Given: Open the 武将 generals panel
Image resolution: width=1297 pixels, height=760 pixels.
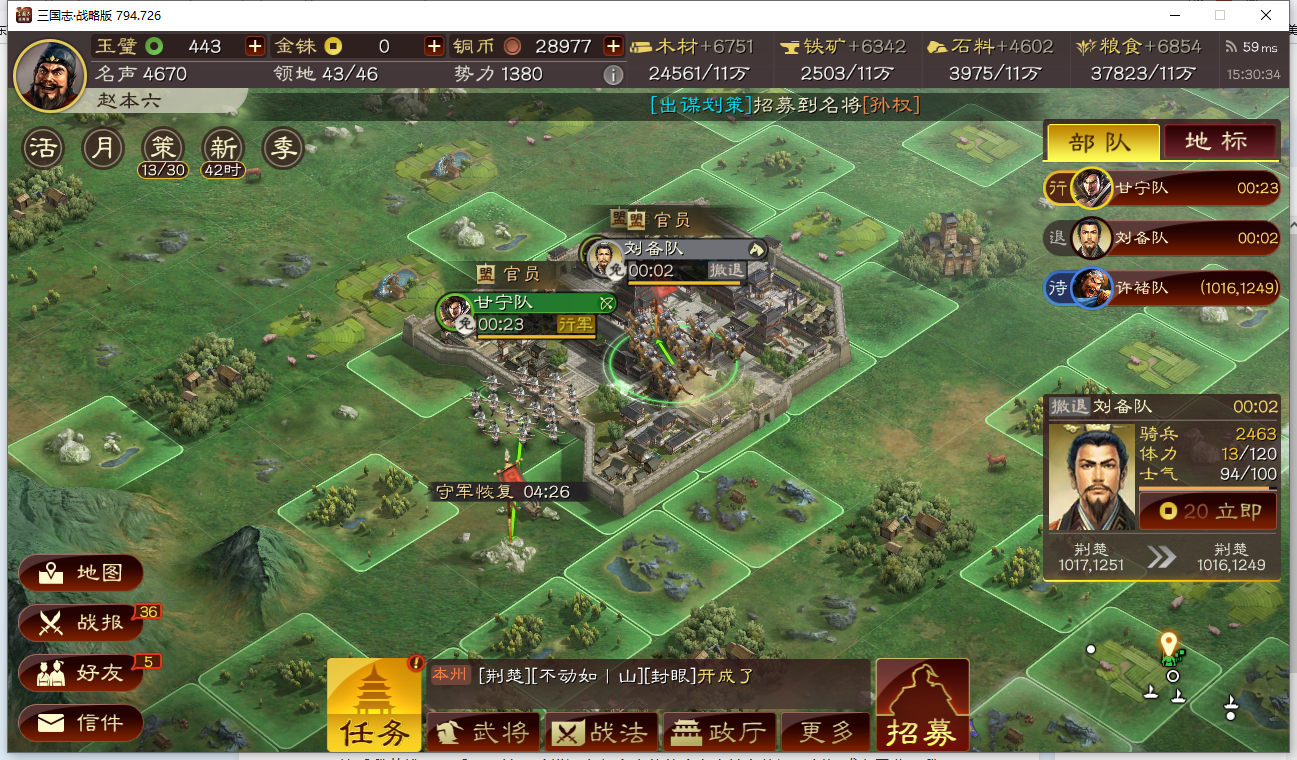Looking at the screenshot, I should [x=484, y=732].
